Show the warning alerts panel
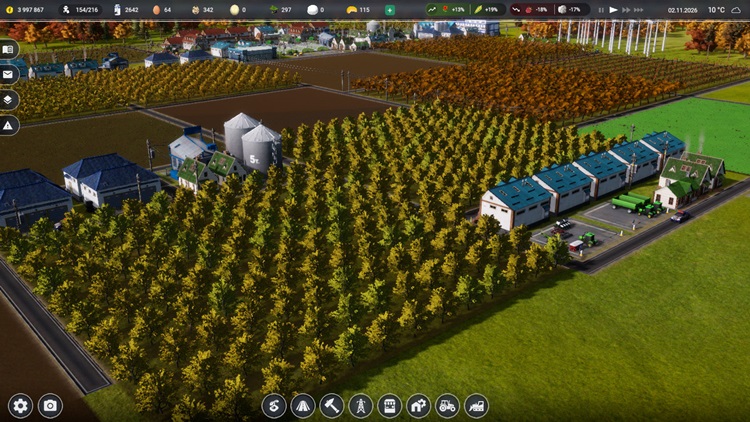The width and height of the screenshot is (750, 422). [x=9, y=125]
